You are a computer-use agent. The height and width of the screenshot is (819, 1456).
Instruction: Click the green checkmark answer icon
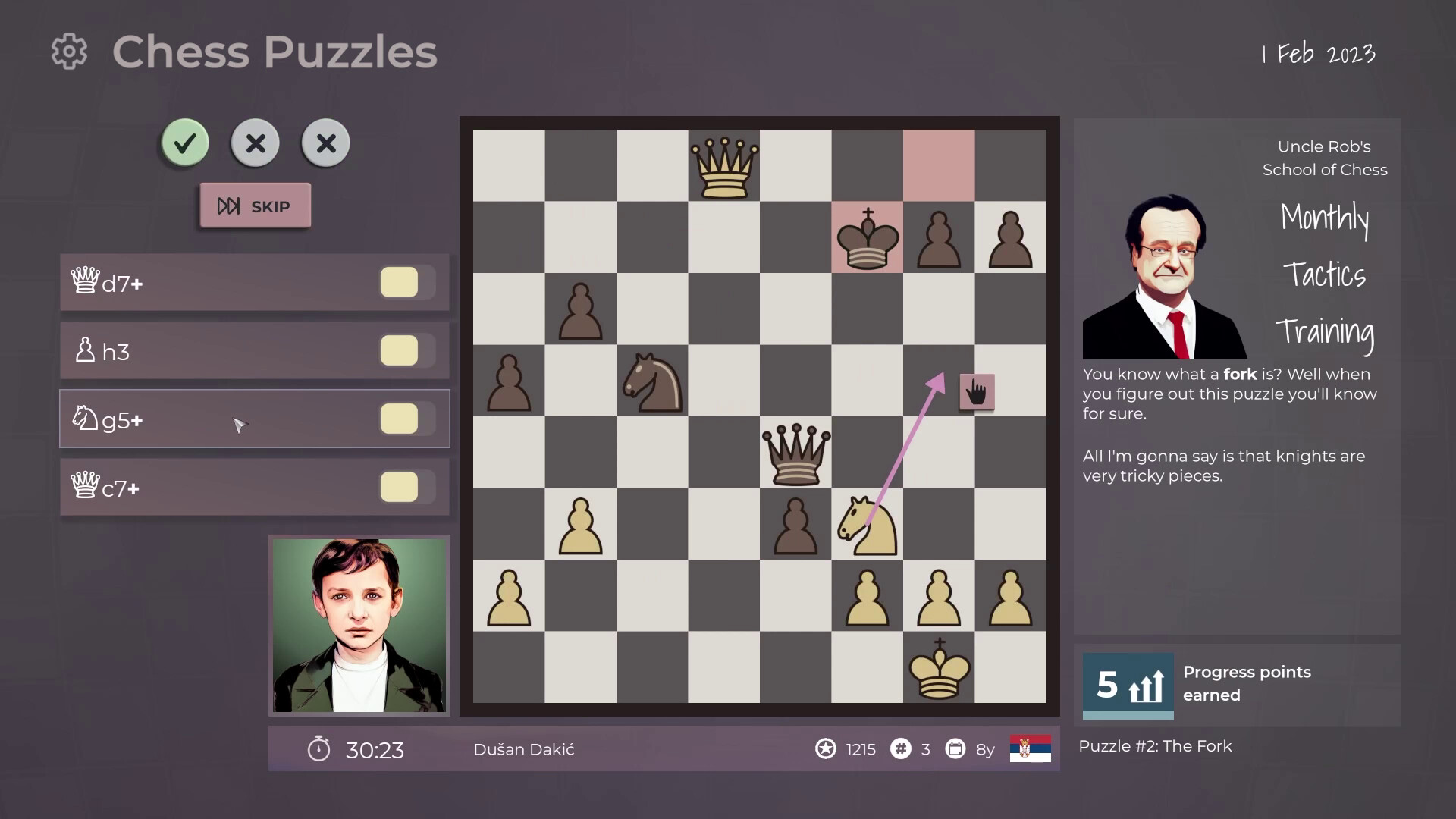pos(184,143)
